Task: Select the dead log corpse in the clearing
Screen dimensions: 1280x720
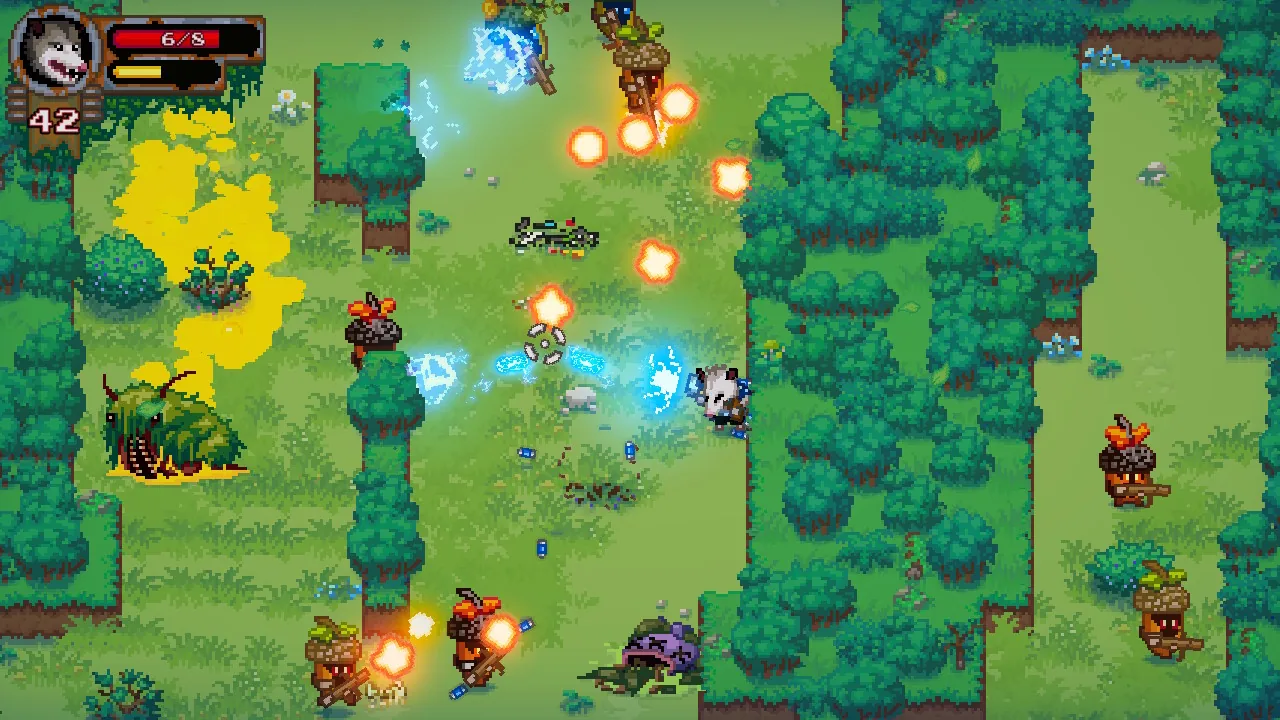Action: pyautogui.click(x=555, y=233)
